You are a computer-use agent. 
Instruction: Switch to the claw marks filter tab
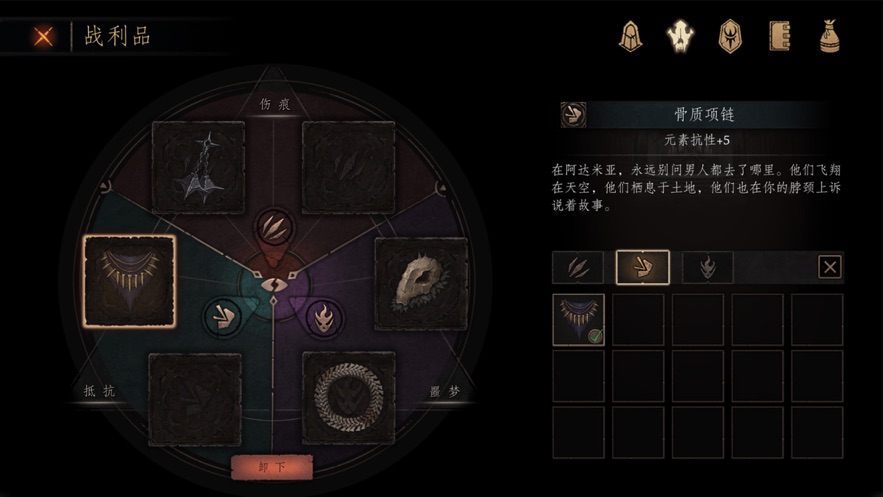pos(578,267)
